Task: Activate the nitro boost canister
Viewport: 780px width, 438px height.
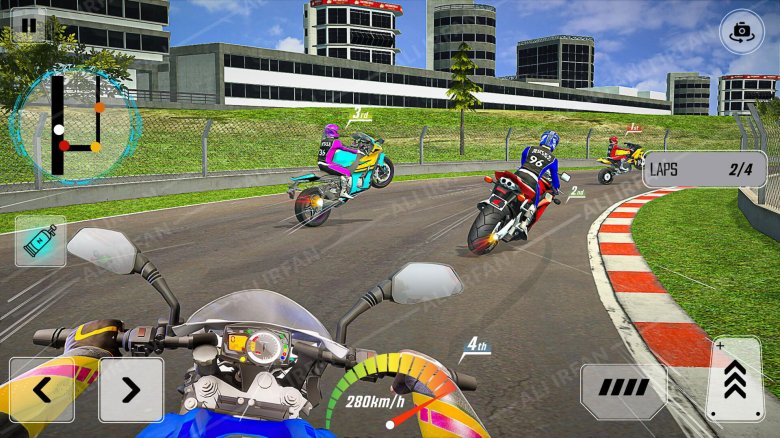Action: click(x=40, y=241)
